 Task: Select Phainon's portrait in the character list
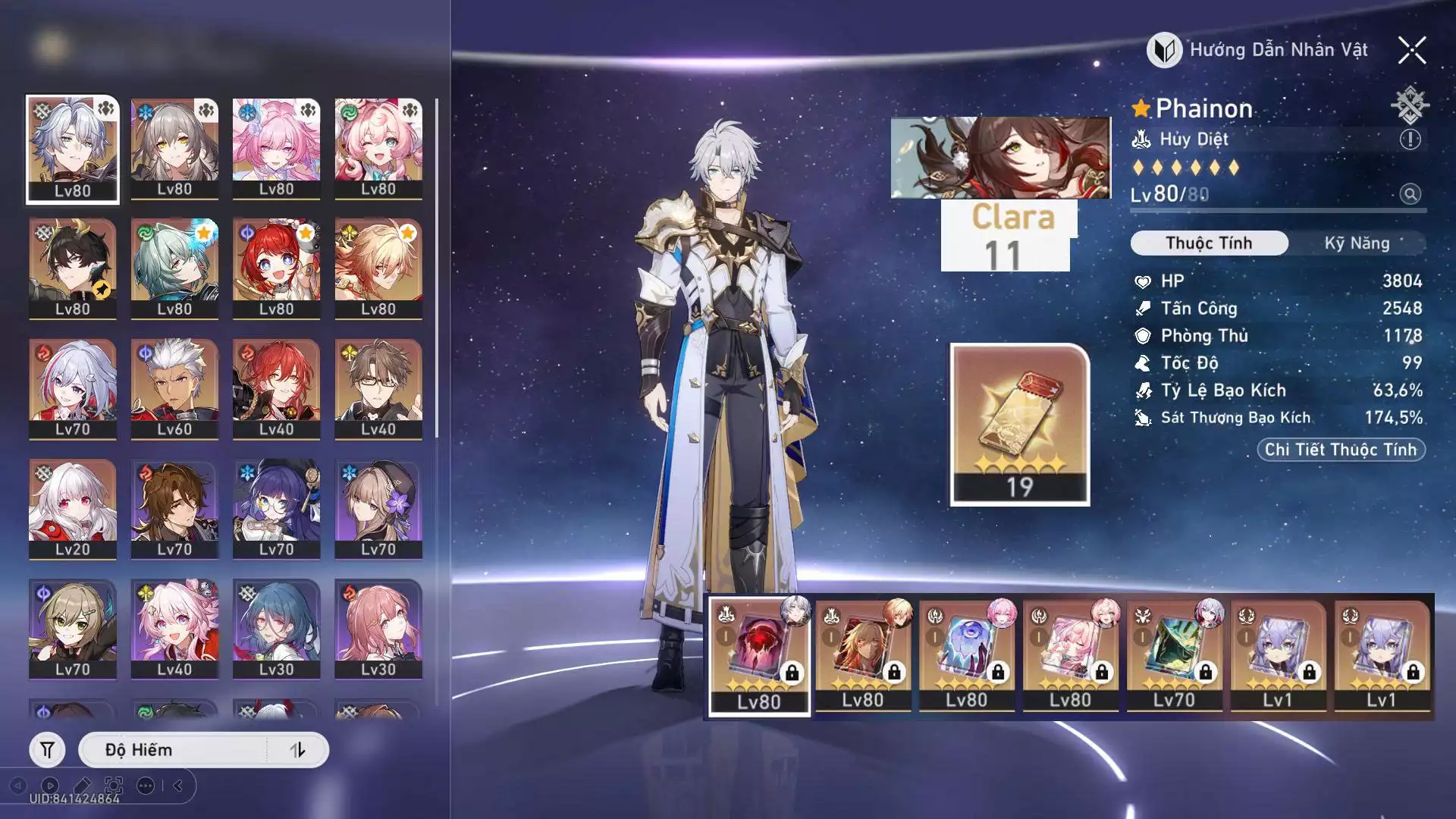[x=73, y=149]
